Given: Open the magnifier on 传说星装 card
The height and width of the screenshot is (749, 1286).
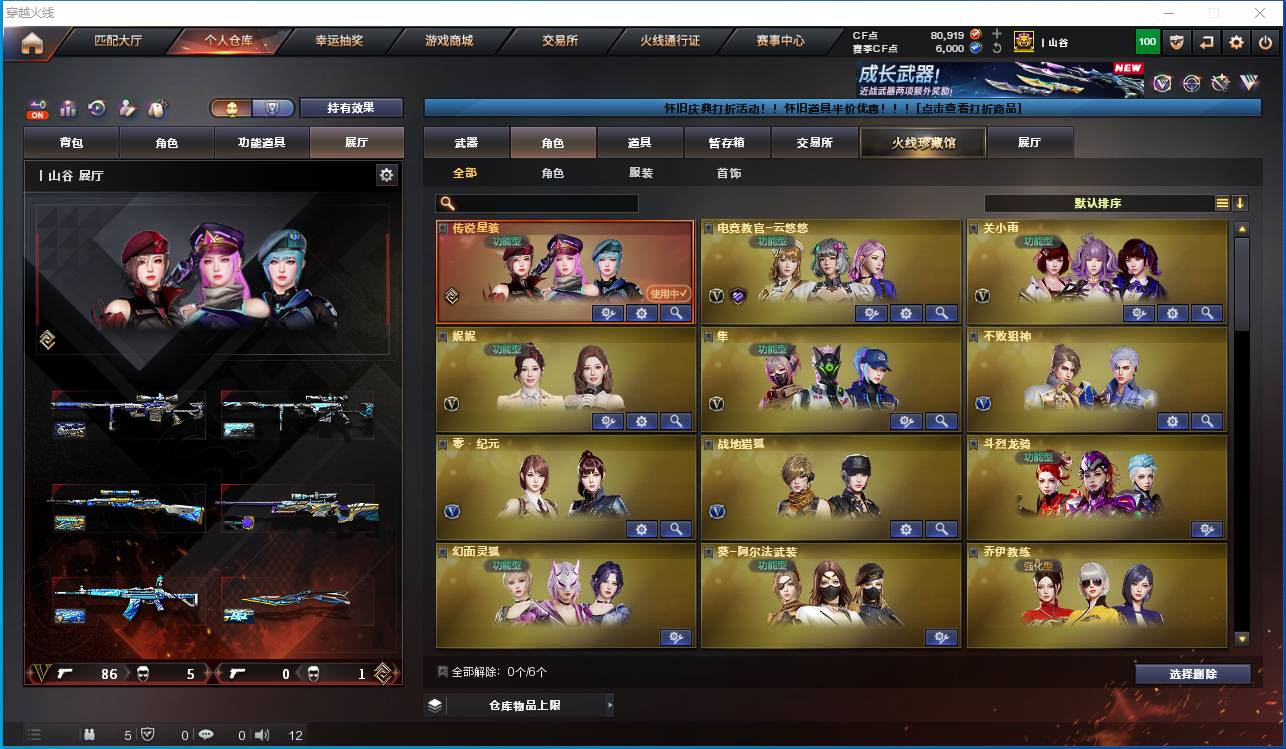Looking at the screenshot, I should 676,313.
